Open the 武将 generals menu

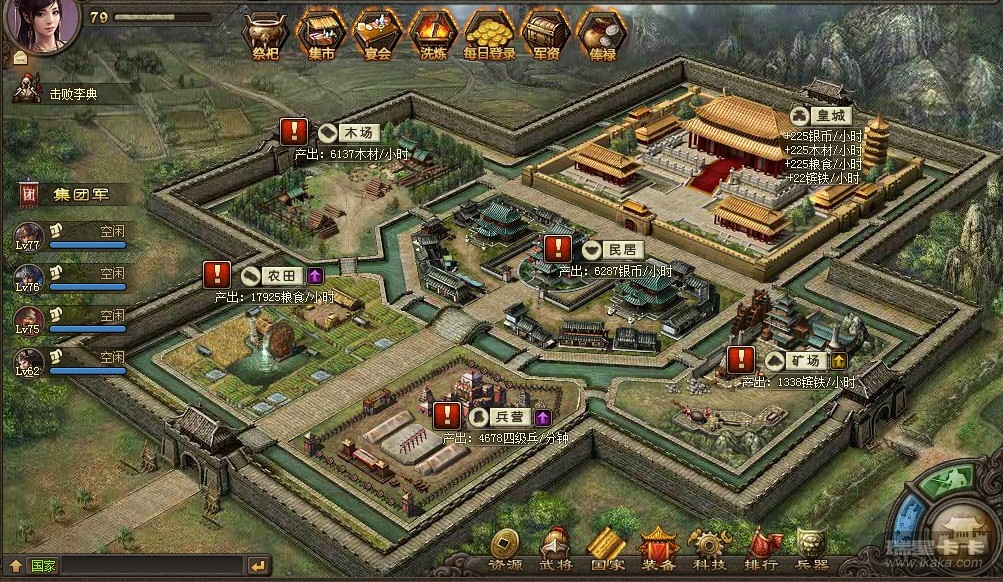pos(556,548)
